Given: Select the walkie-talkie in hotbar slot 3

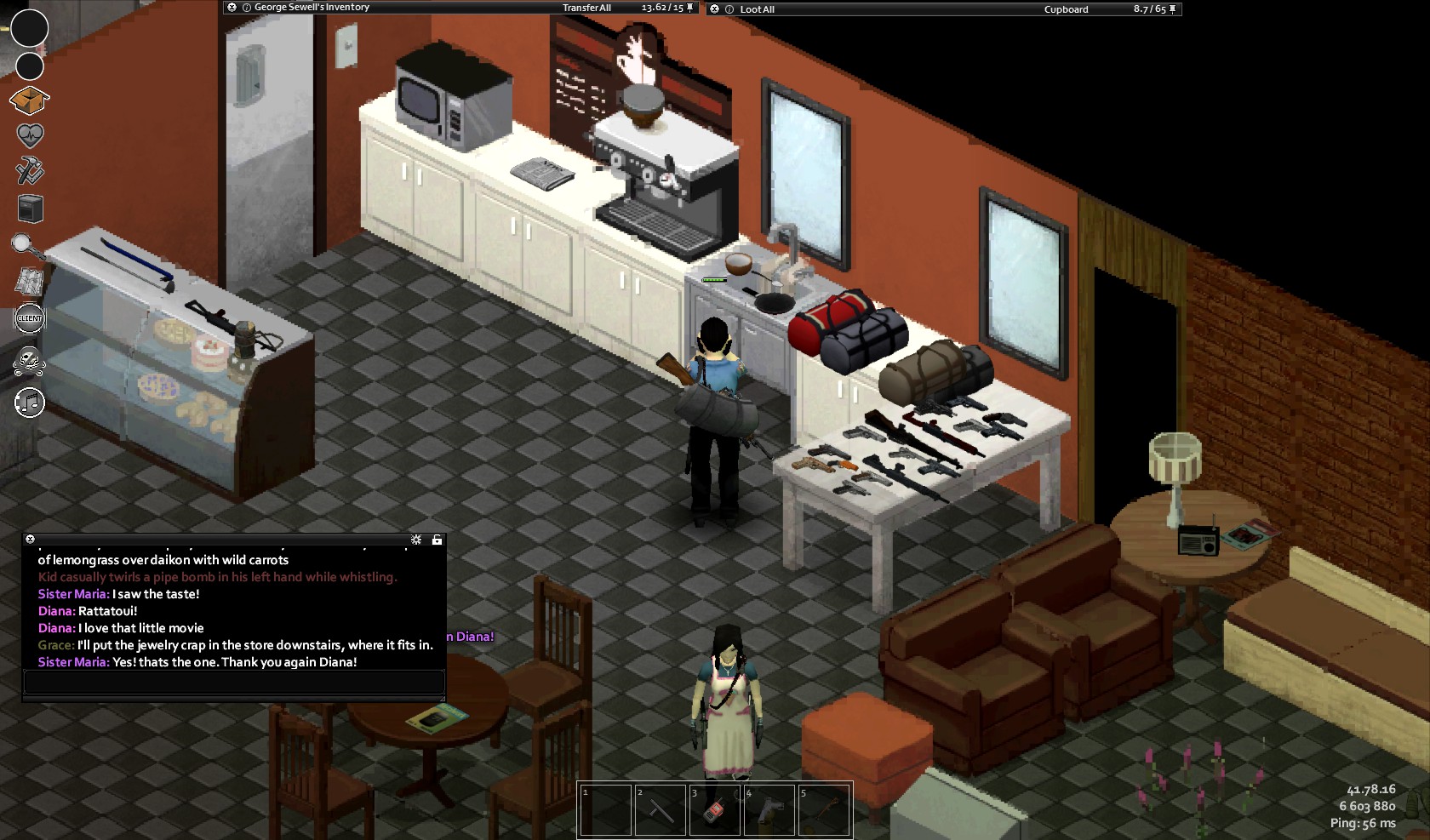Looking at the screenshot, I should point(714,809).
